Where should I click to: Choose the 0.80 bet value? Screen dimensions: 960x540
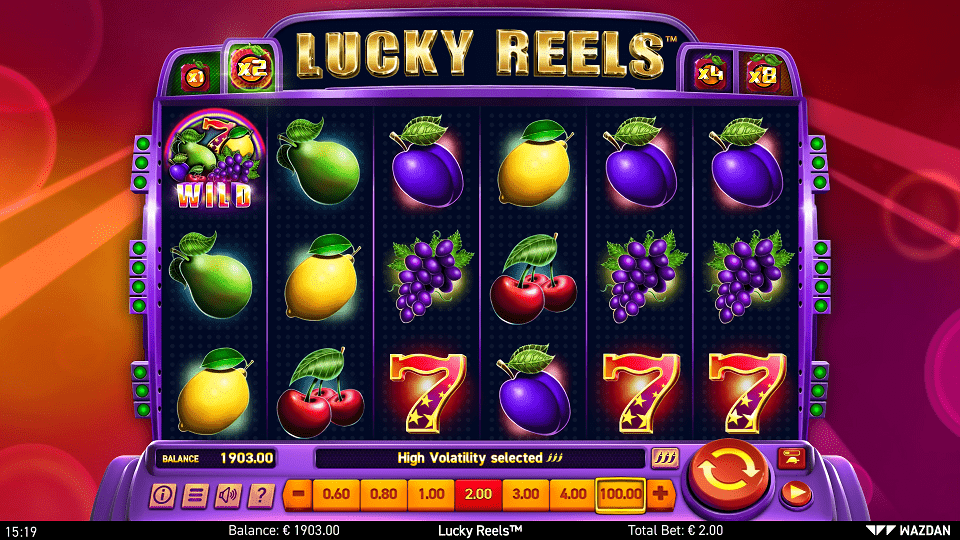[384, 494]
